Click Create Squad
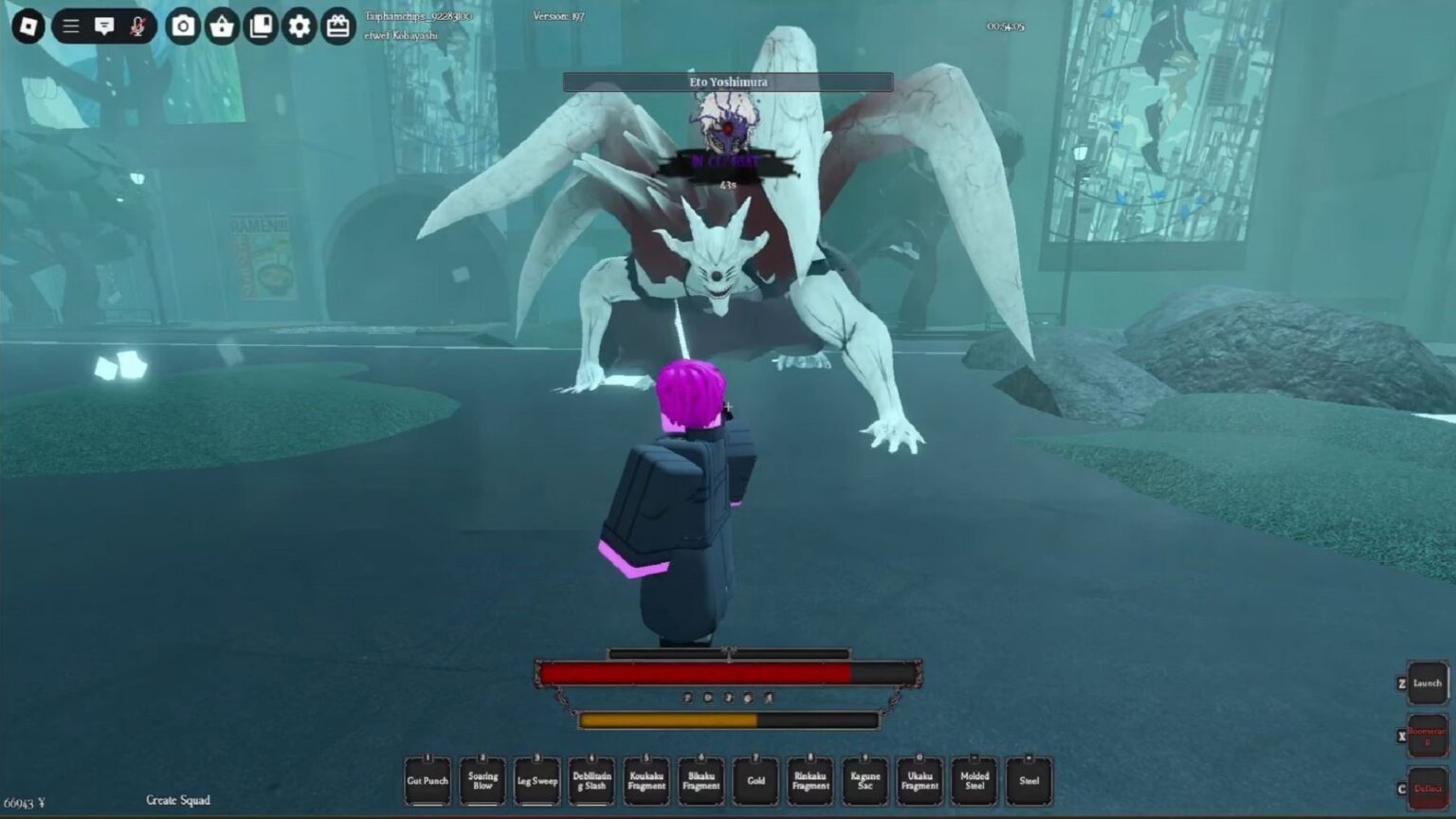Image resolution: width=1456 pixels, height=819 pixels. point(178,800)
